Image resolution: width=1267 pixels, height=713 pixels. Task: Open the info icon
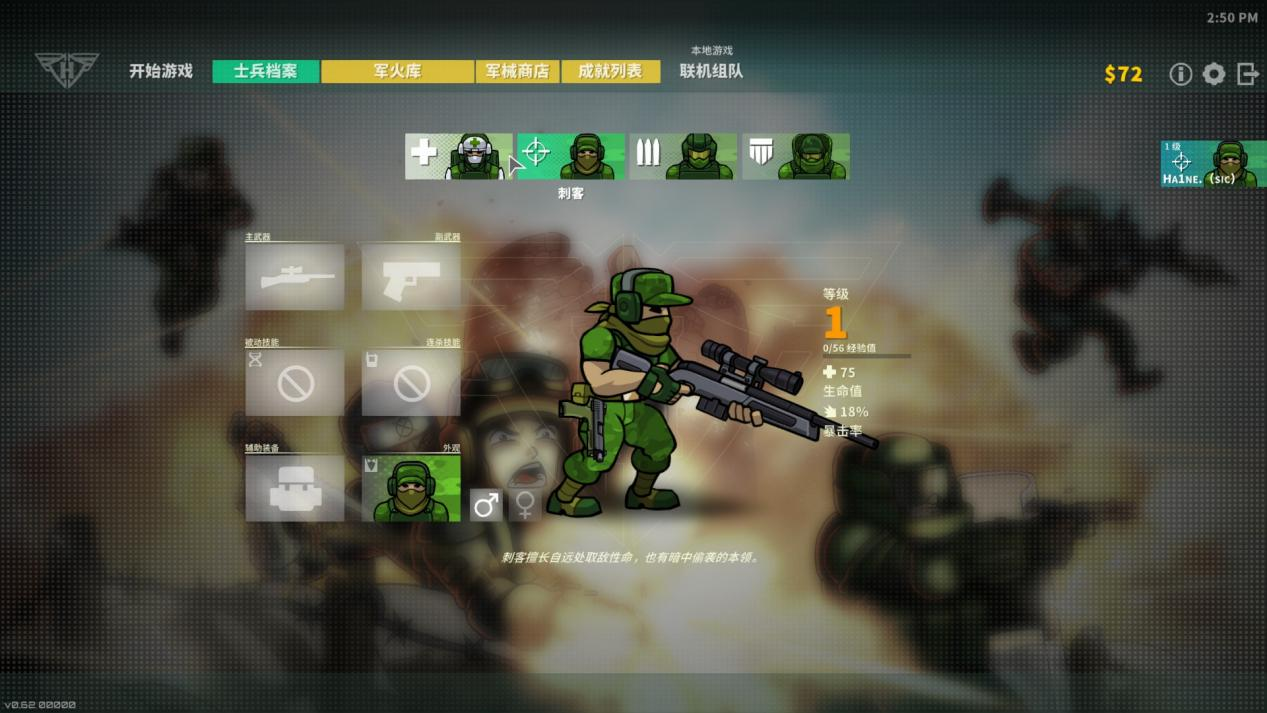click(x=1181, y=74)
